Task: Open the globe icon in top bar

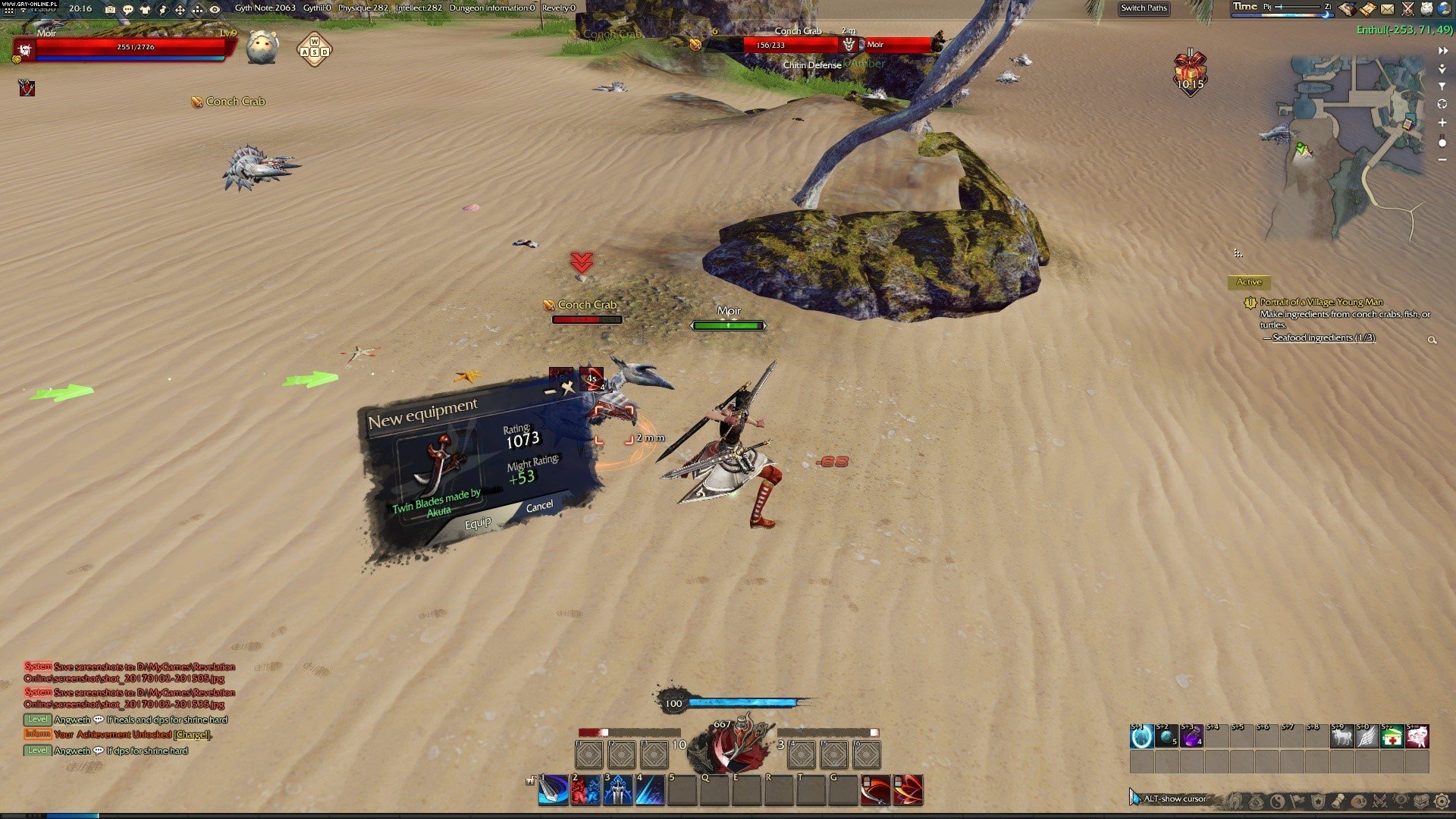Action: 1443,9
